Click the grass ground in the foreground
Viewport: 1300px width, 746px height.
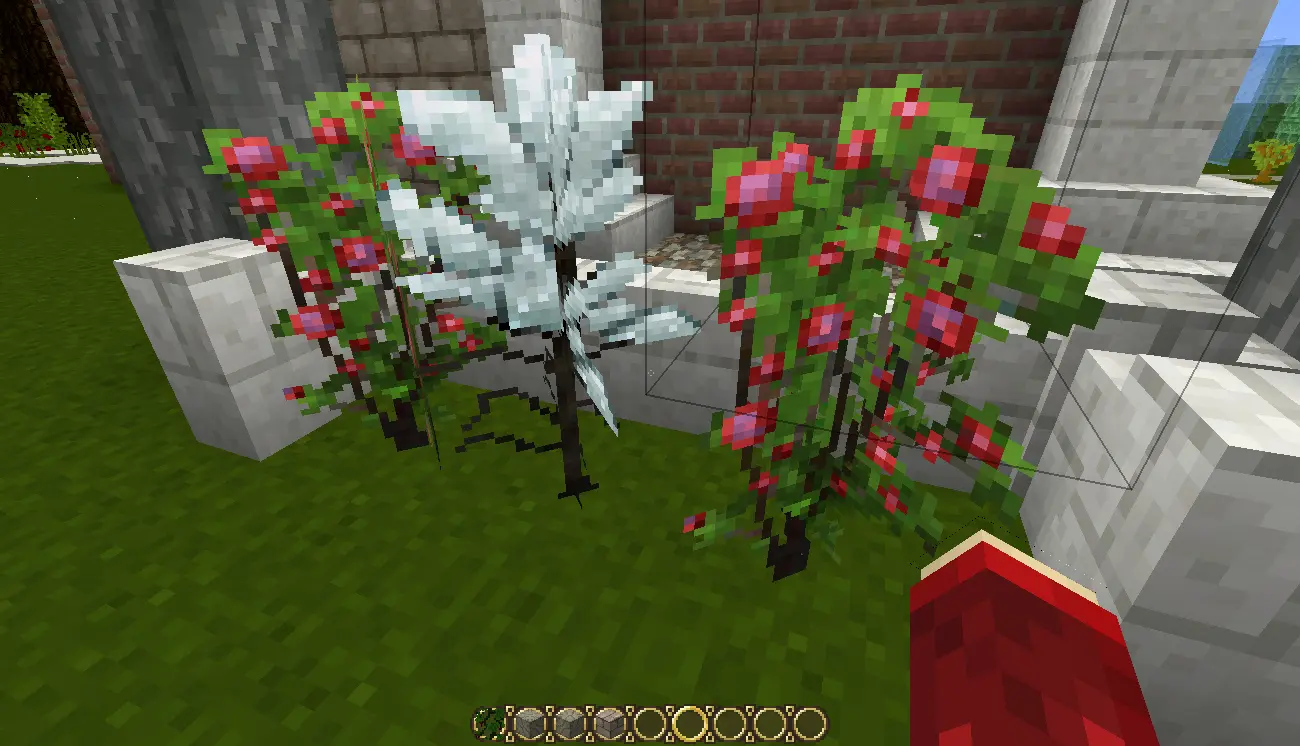pyautogui.click(x=300, y=620)
